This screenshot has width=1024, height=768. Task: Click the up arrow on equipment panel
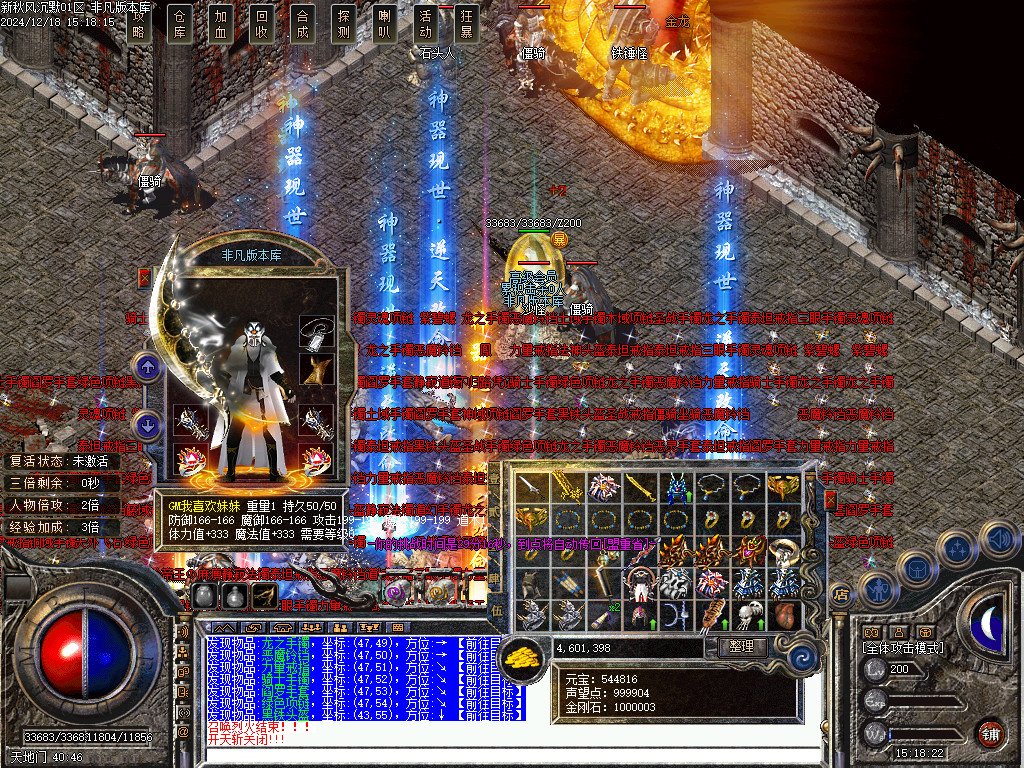[148, 367]
